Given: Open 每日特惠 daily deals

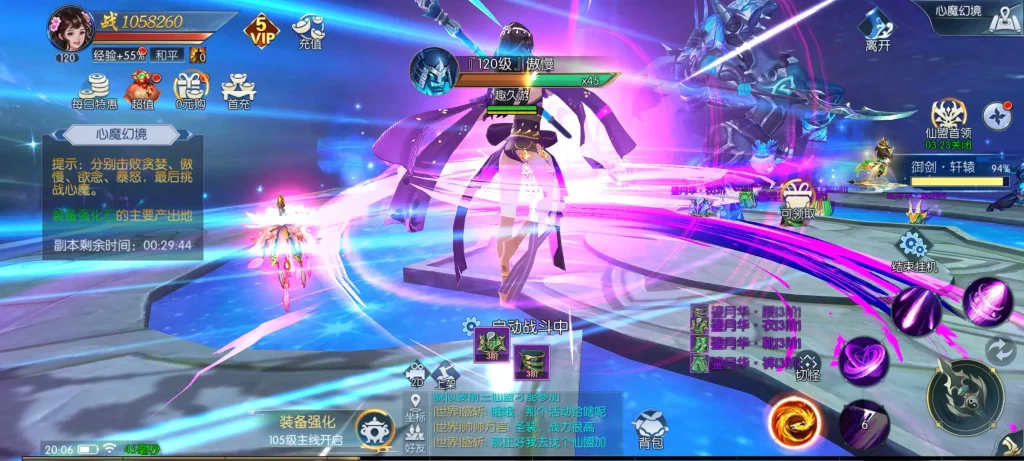Looking at the screenshot, I should 93,90.
